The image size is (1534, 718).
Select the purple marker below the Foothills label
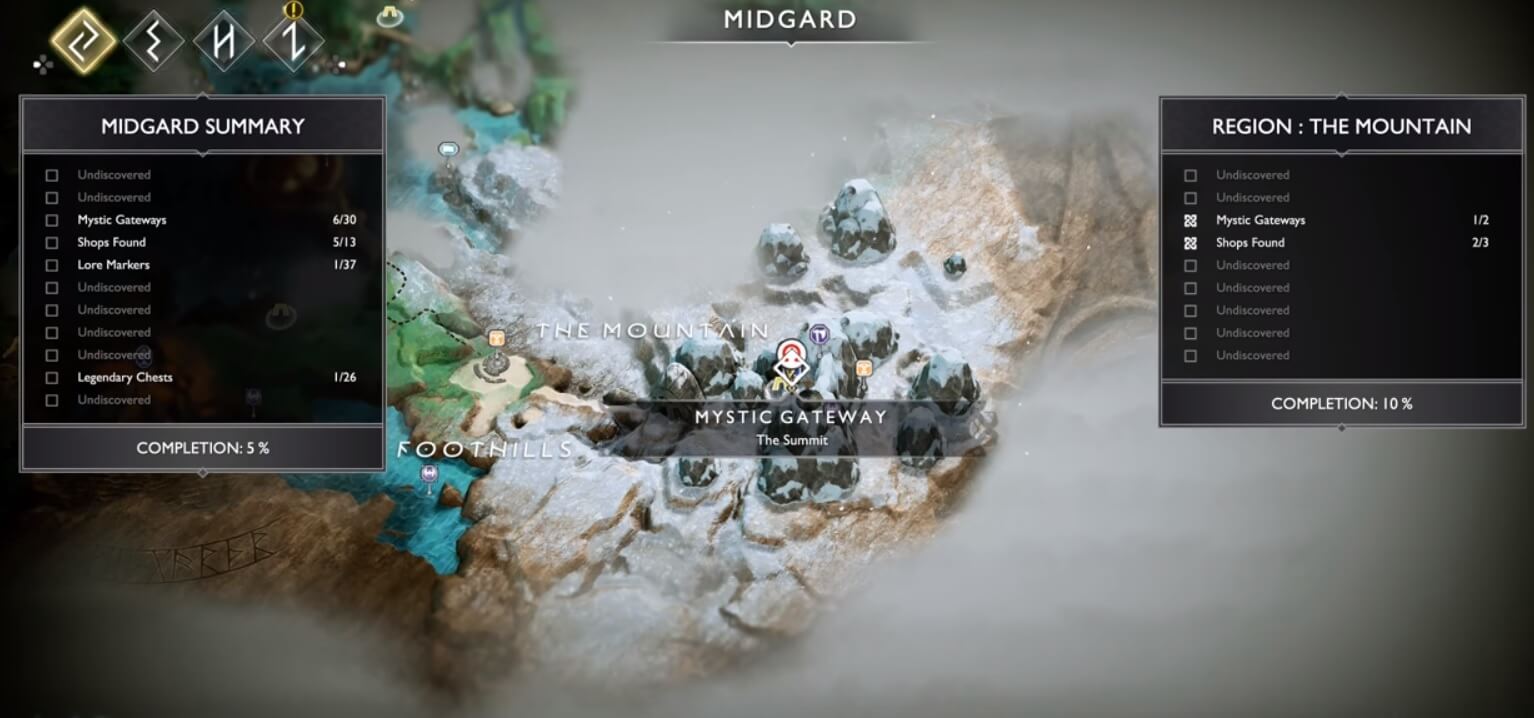[x=430, y=474]
